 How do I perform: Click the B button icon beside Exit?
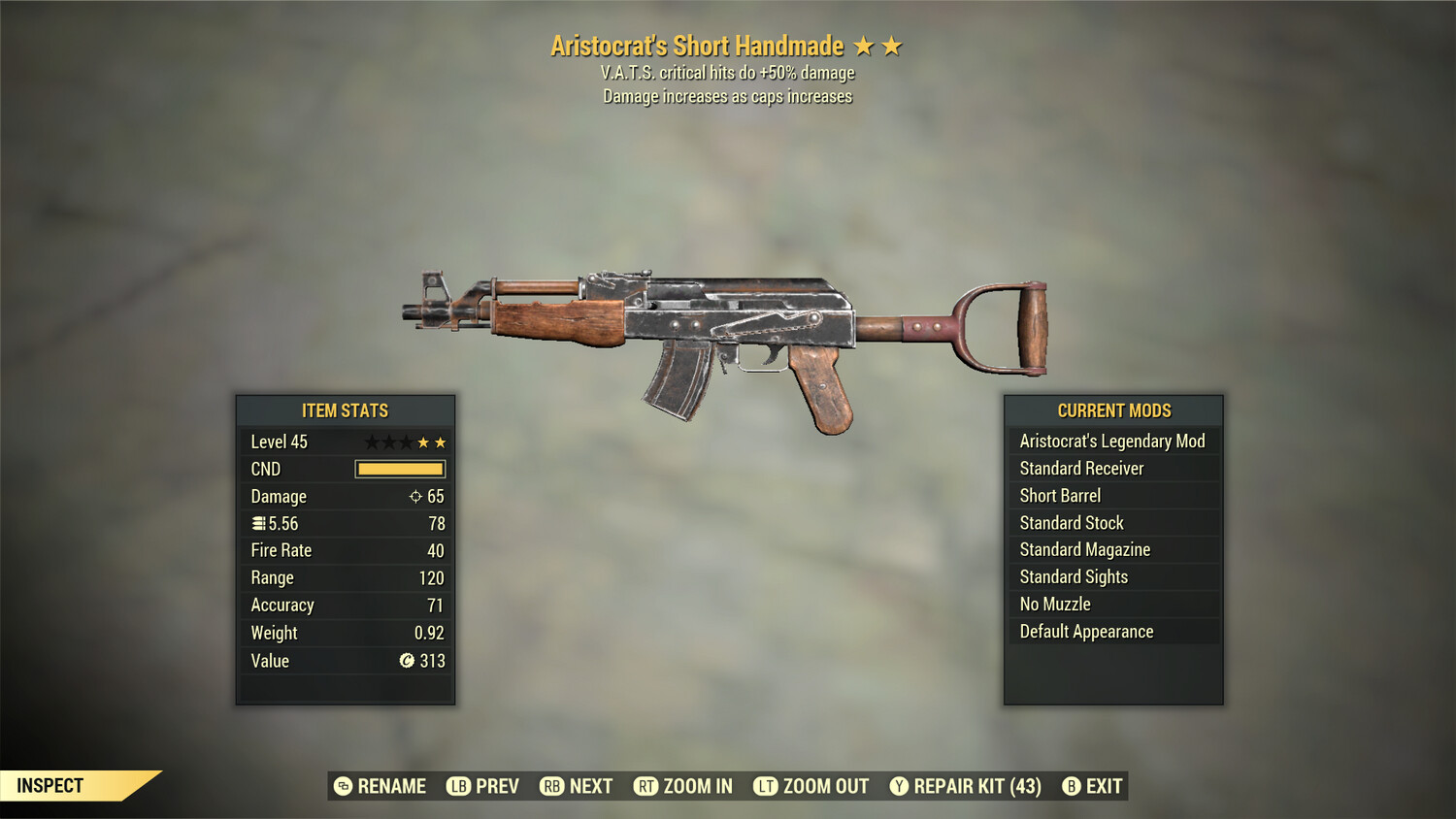pos(1072,786)
